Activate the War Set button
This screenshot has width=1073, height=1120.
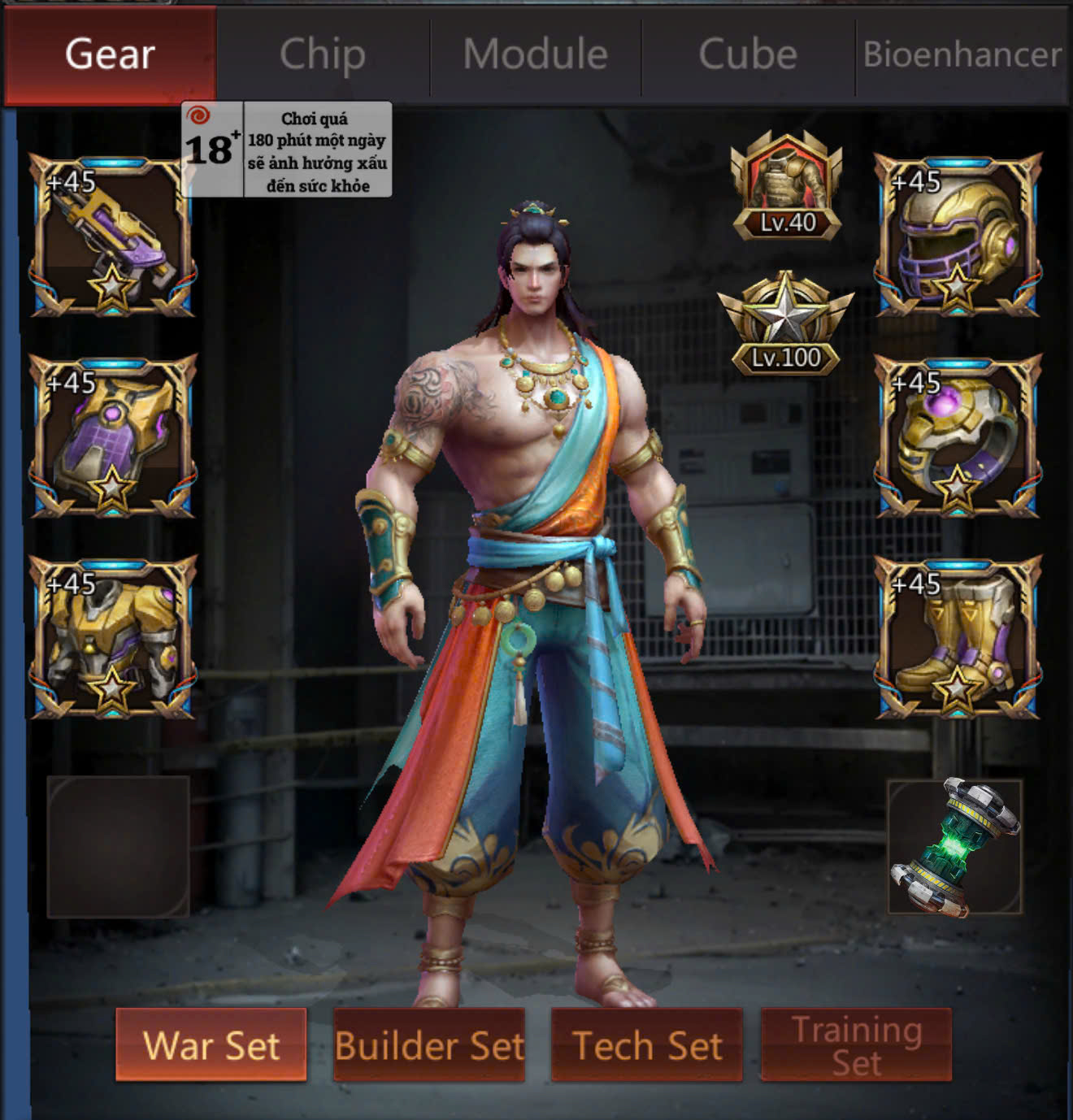[211, 1045]
